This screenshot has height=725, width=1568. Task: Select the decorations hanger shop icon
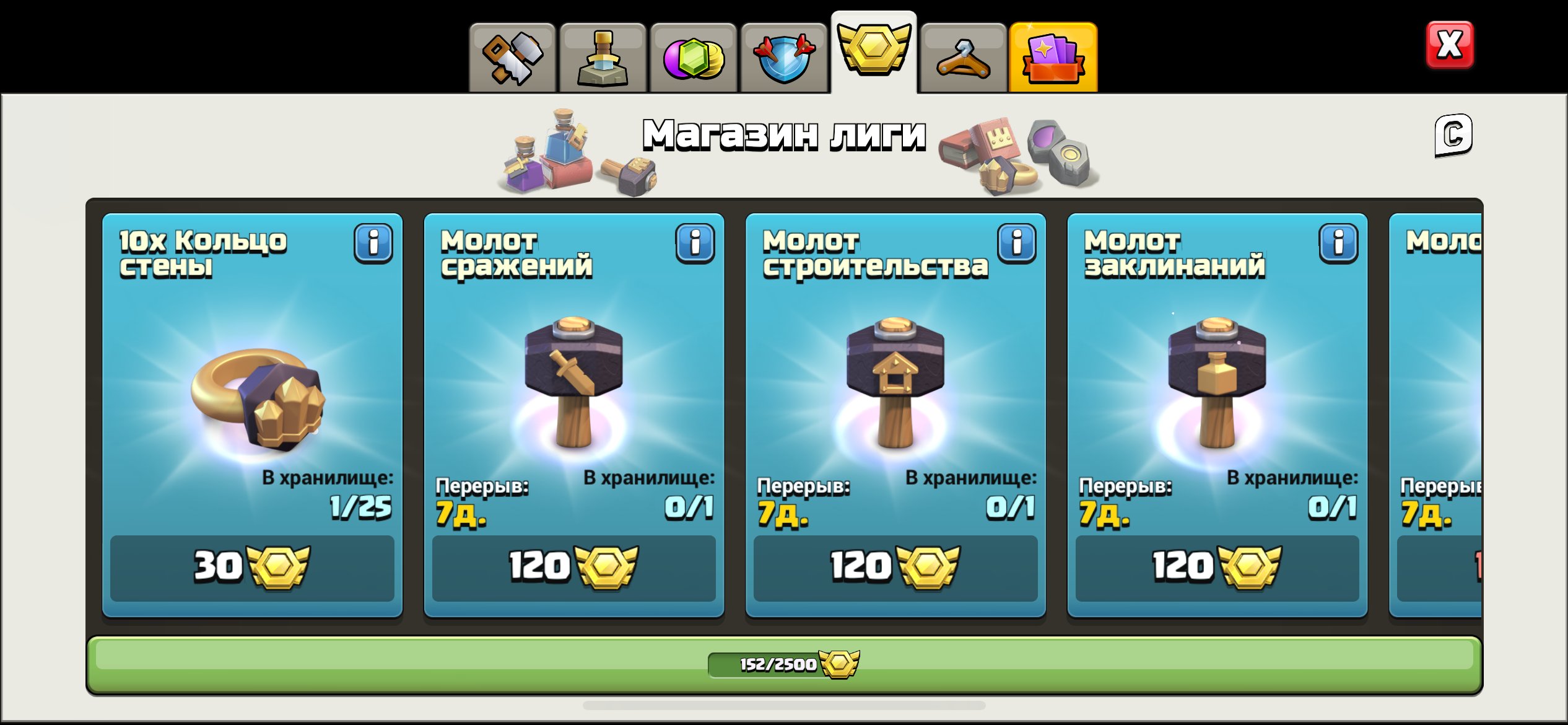(964, 56)
